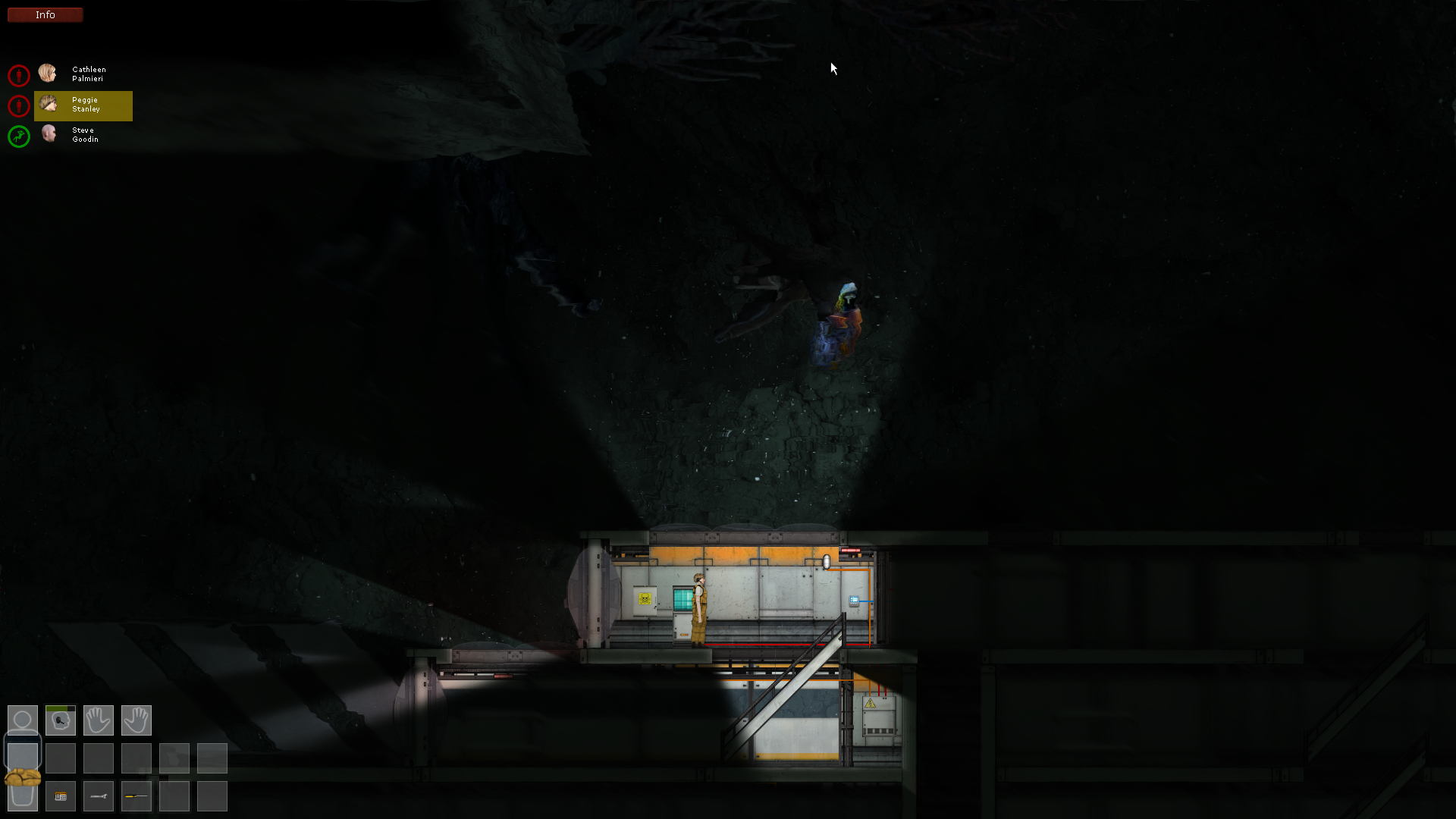Select Steve Goodin in the crew list
Image resolution: width=1456 pixels, height=819 pixels.
(x=83, y=135)
